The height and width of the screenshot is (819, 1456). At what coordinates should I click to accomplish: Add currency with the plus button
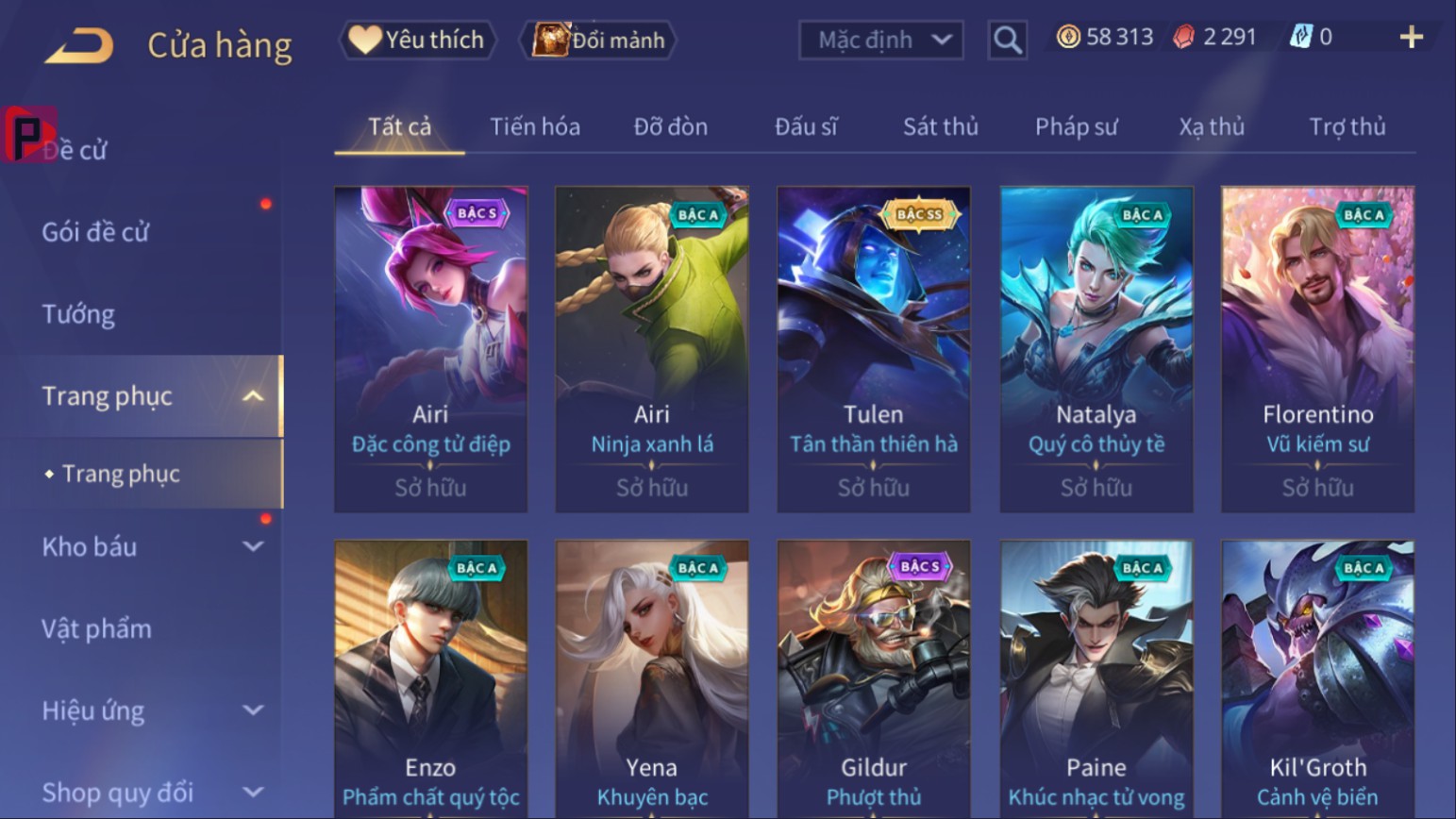pyautogui.click(x=1411, y=38)
